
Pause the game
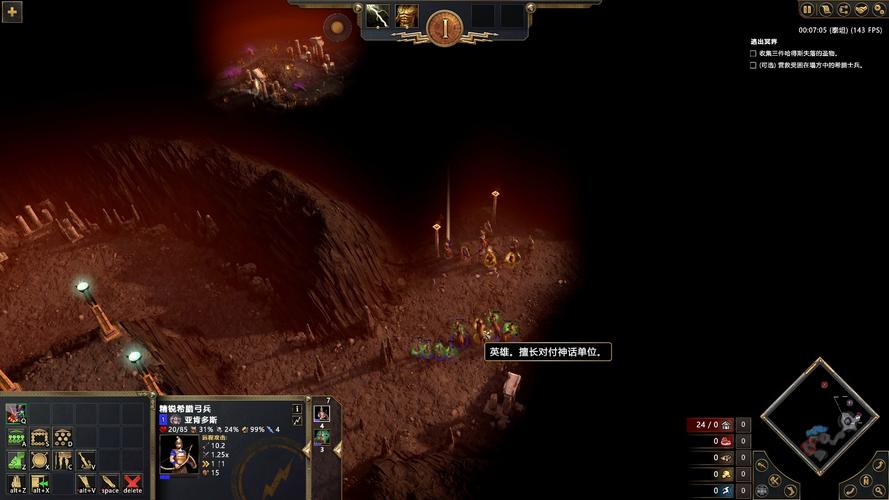(x=807, y=10)
